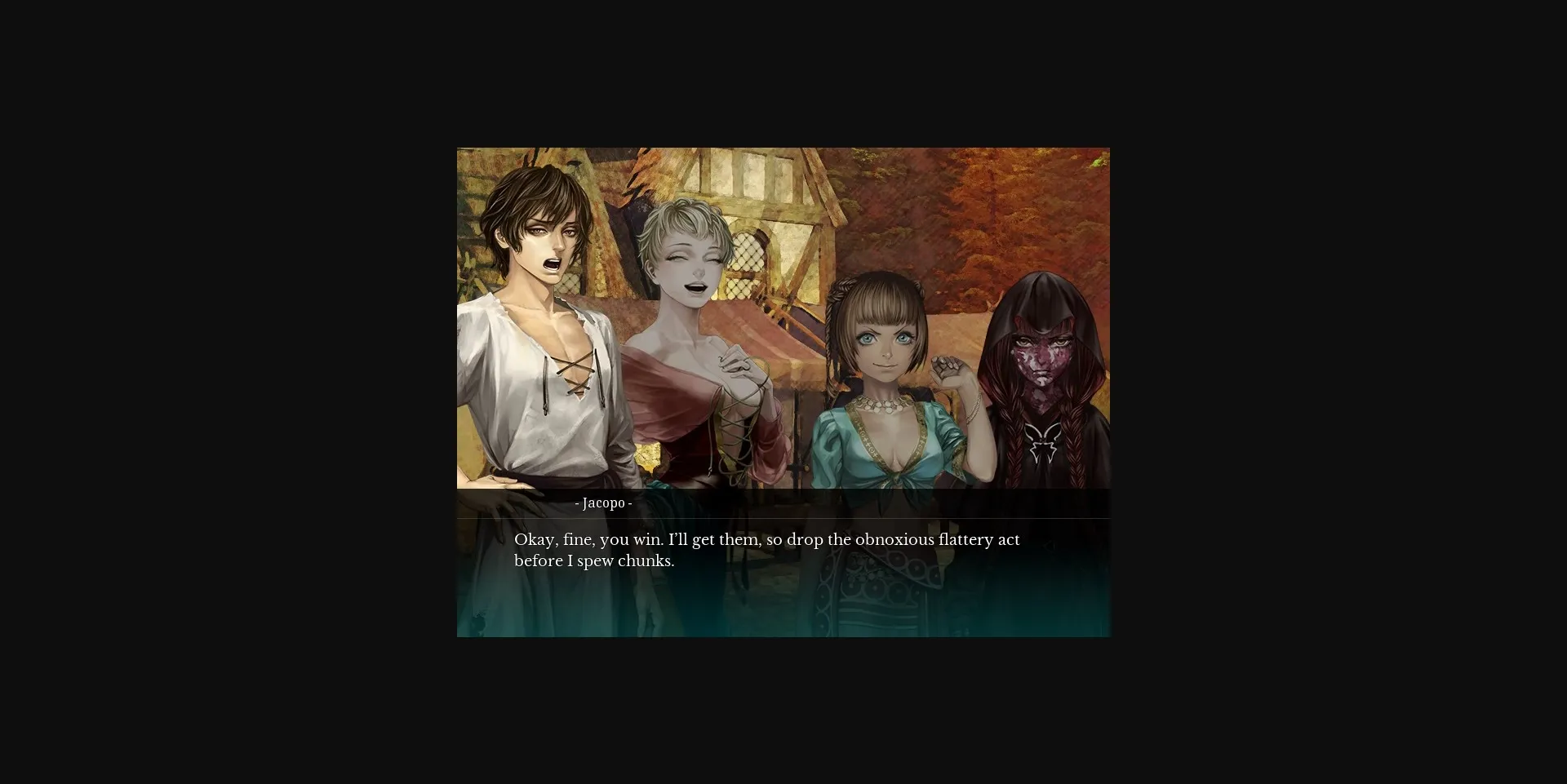This screenshot has width=1567, height=784.
Task: Click the Jacopo name plate
Action: pyautogui.click(x=604, y=503)
